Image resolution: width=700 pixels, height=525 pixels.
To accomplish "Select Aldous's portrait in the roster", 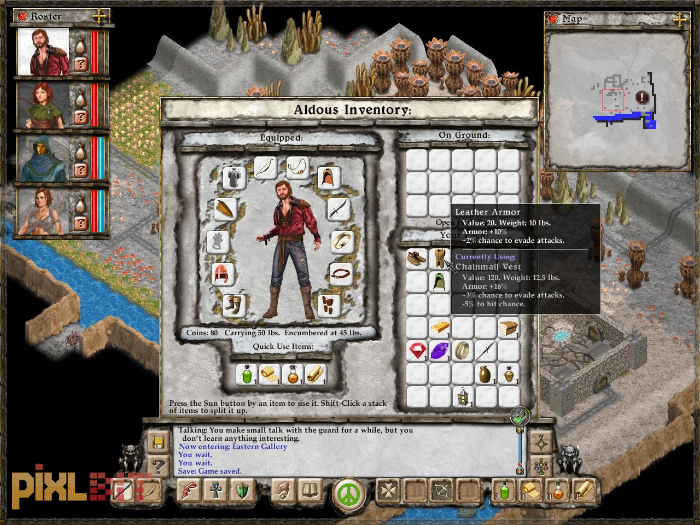I will [43, 52].
